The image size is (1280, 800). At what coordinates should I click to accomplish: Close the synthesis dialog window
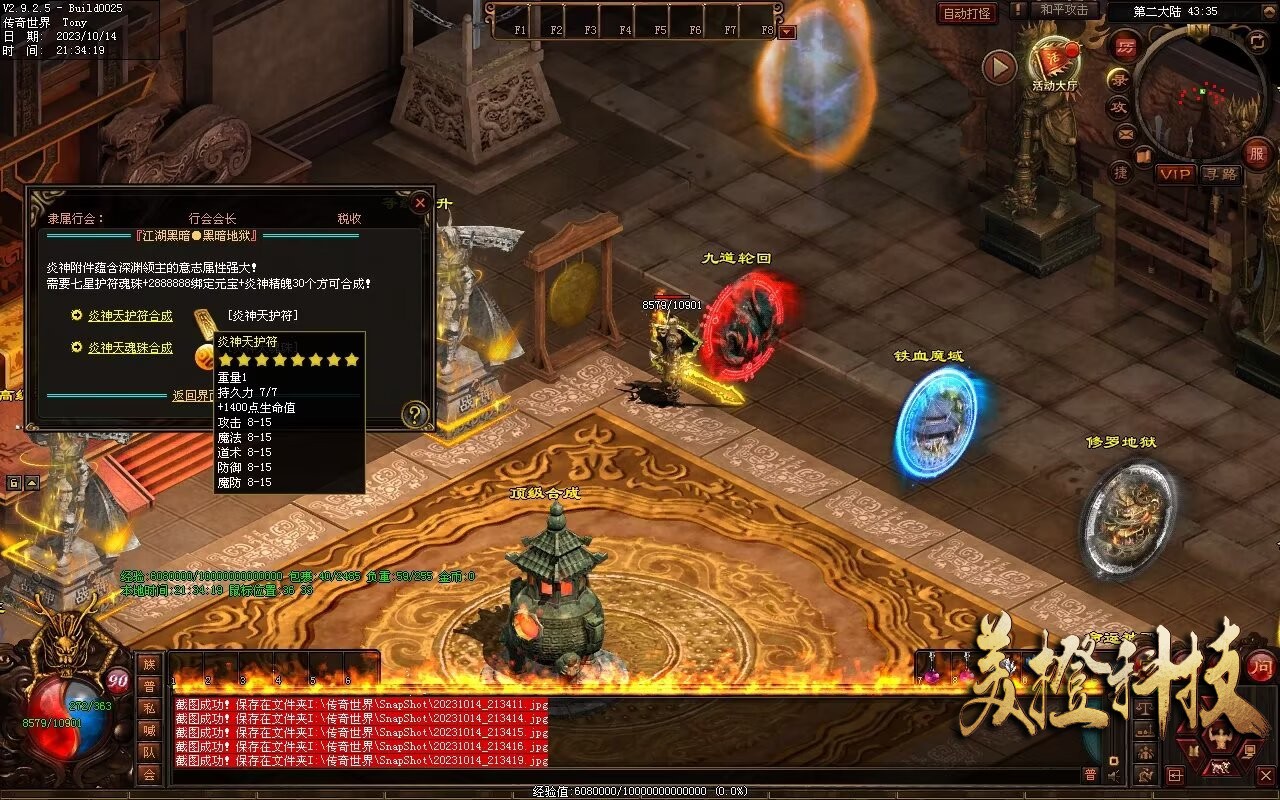click(x=420, y=203)
